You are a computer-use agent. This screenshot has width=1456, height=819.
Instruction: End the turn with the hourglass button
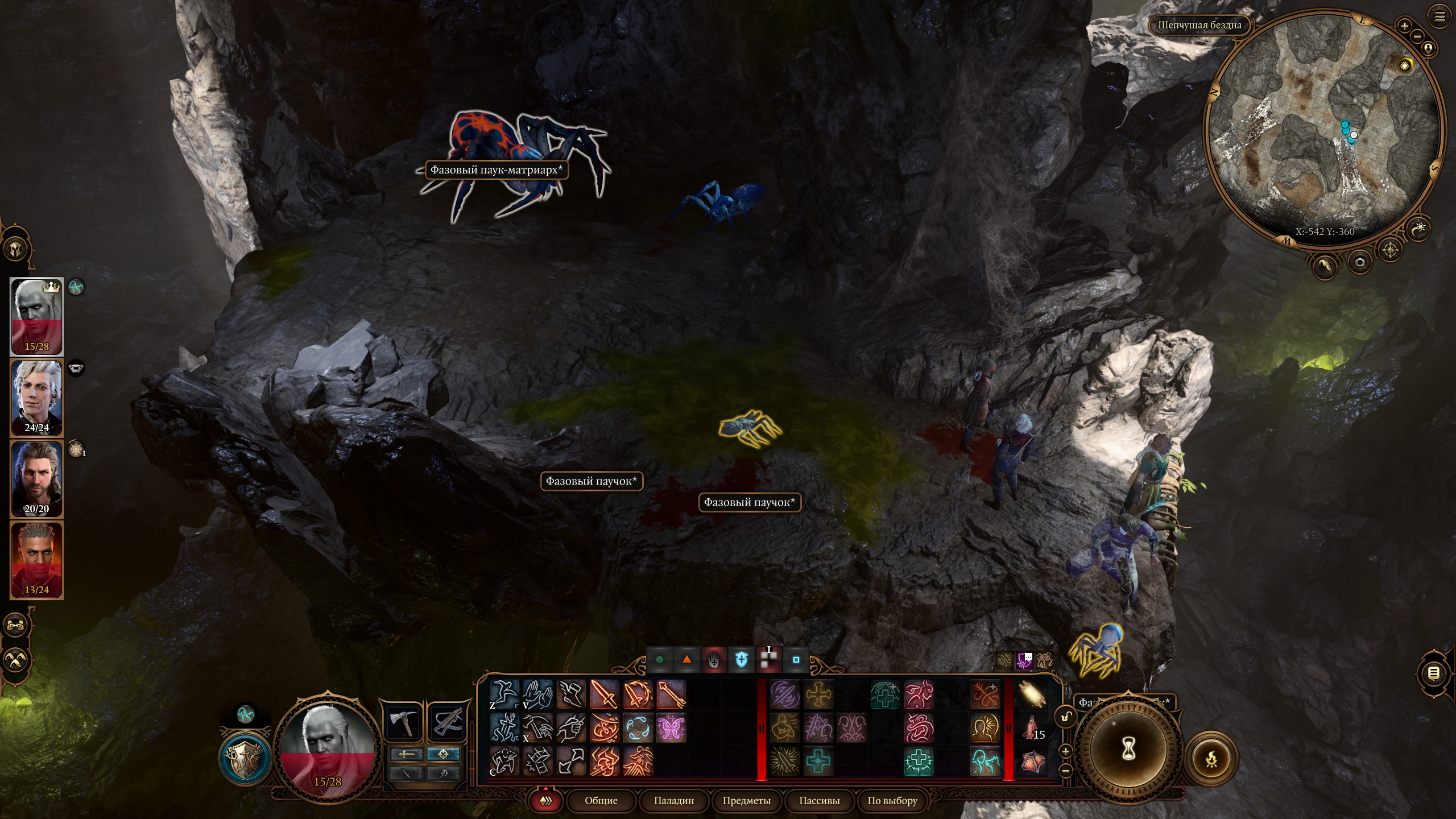click(x=1128, y=750)
